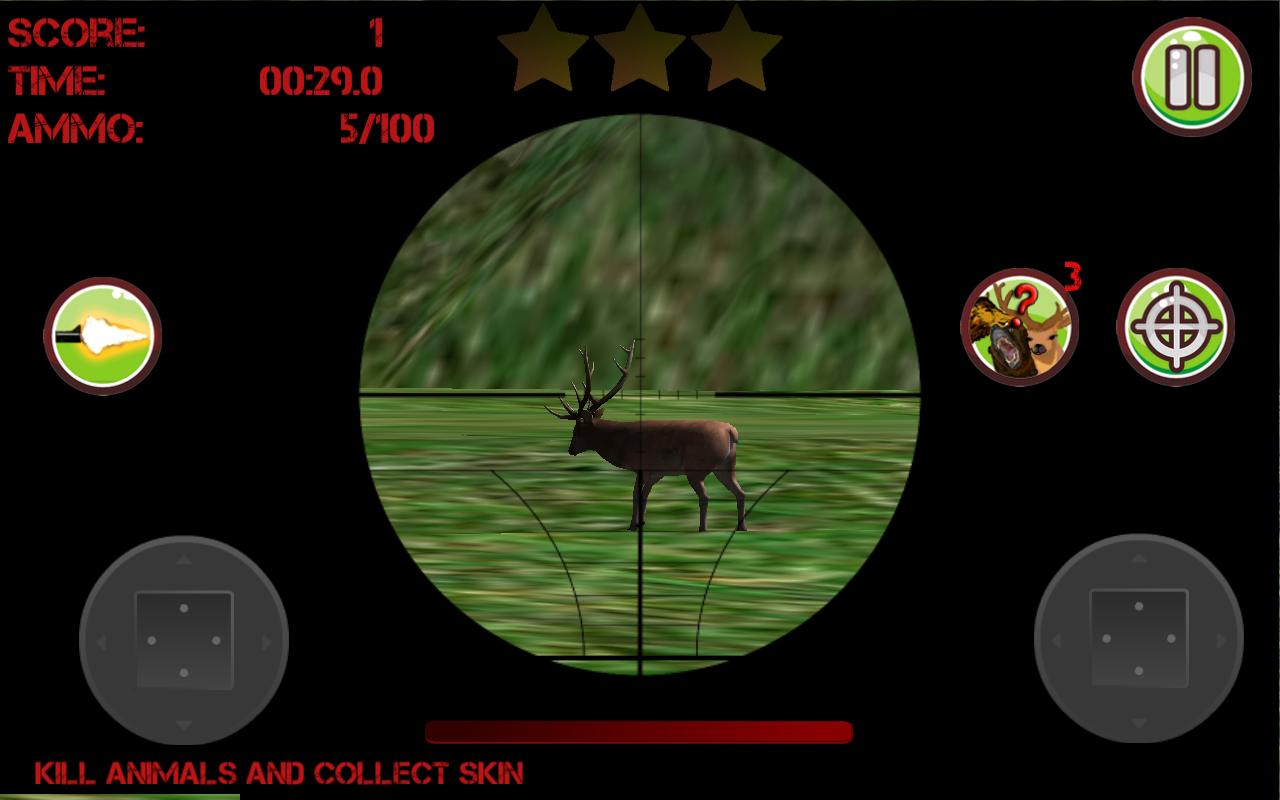The image size is (1280, 800).
Task: Click the middle star at top center
Action: pyautogui.click(x=638, y=47)
